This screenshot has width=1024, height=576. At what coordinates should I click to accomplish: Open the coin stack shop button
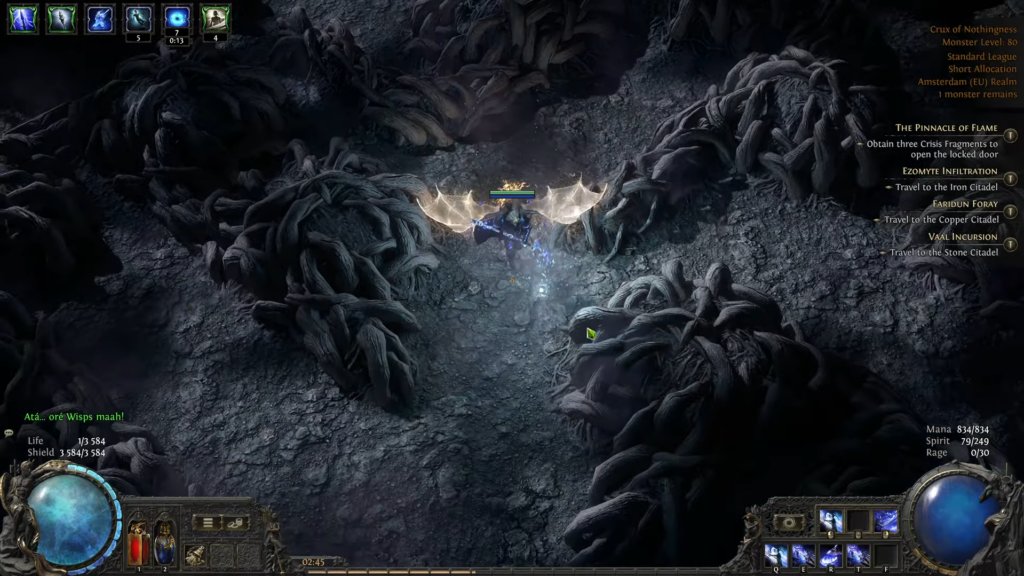(235, 522)
